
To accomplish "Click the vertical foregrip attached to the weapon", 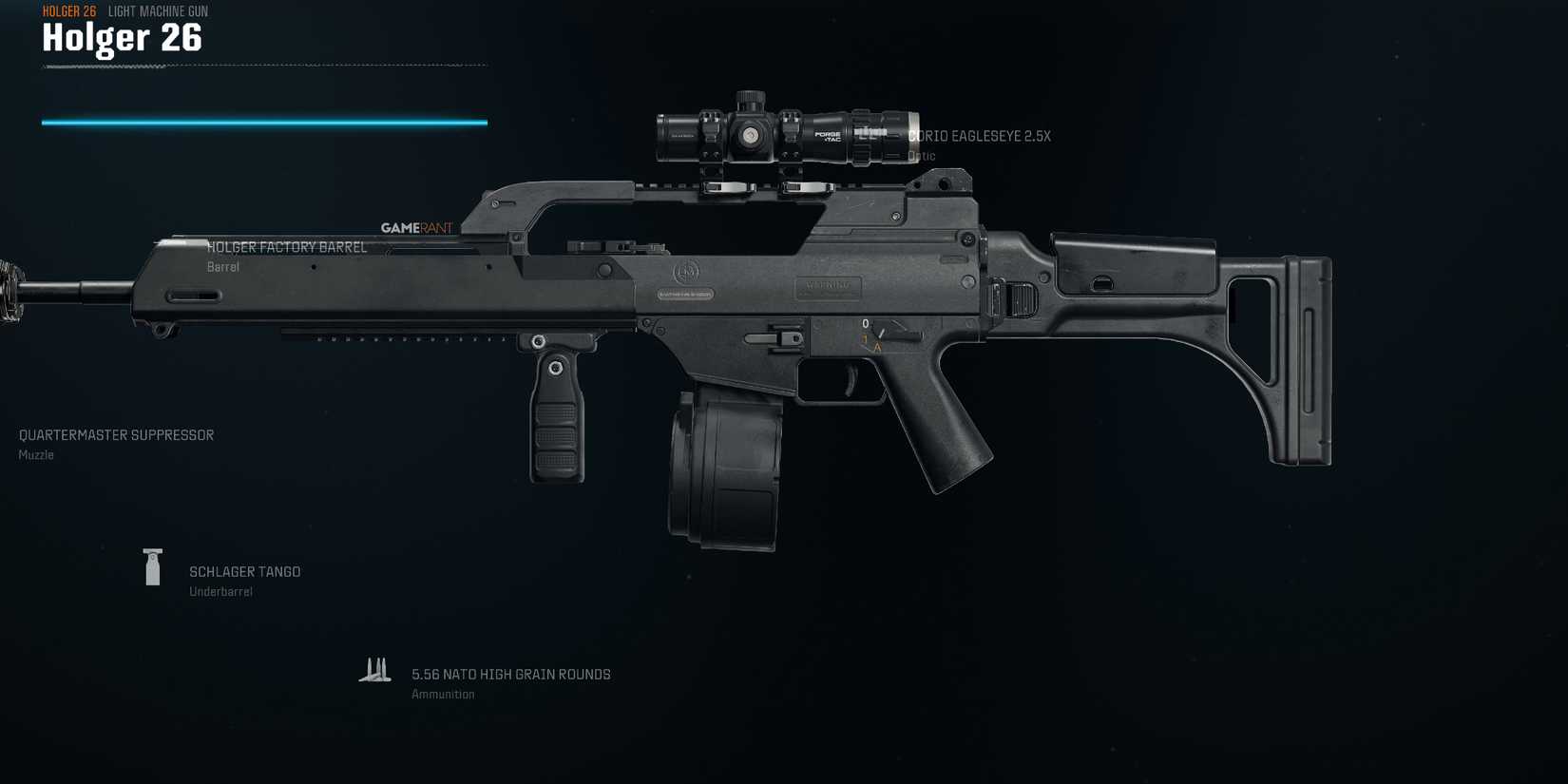I will pos(554,418).
